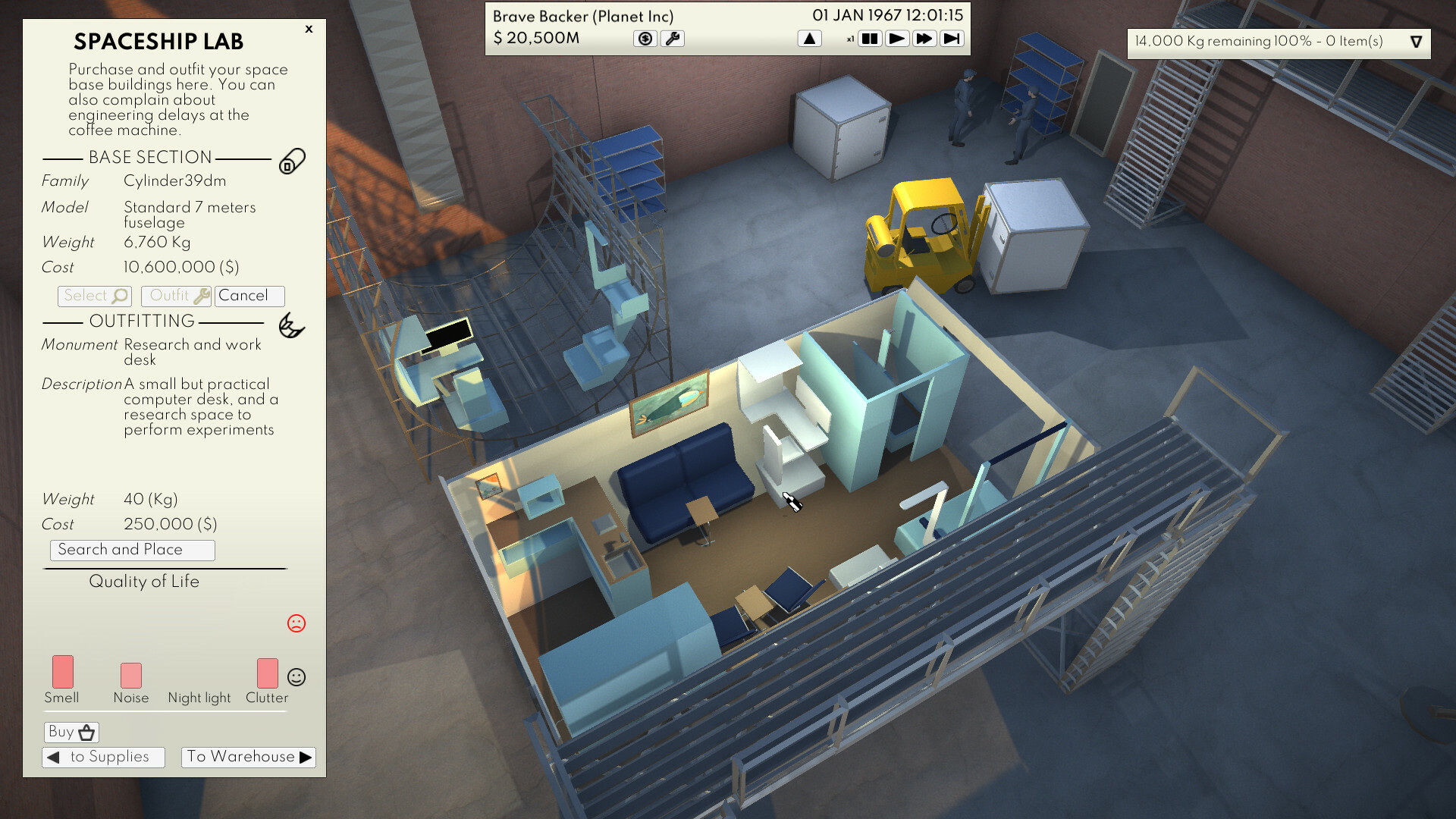Switch to the Warehouse view
1456x819 pixels.
(248, 756)
